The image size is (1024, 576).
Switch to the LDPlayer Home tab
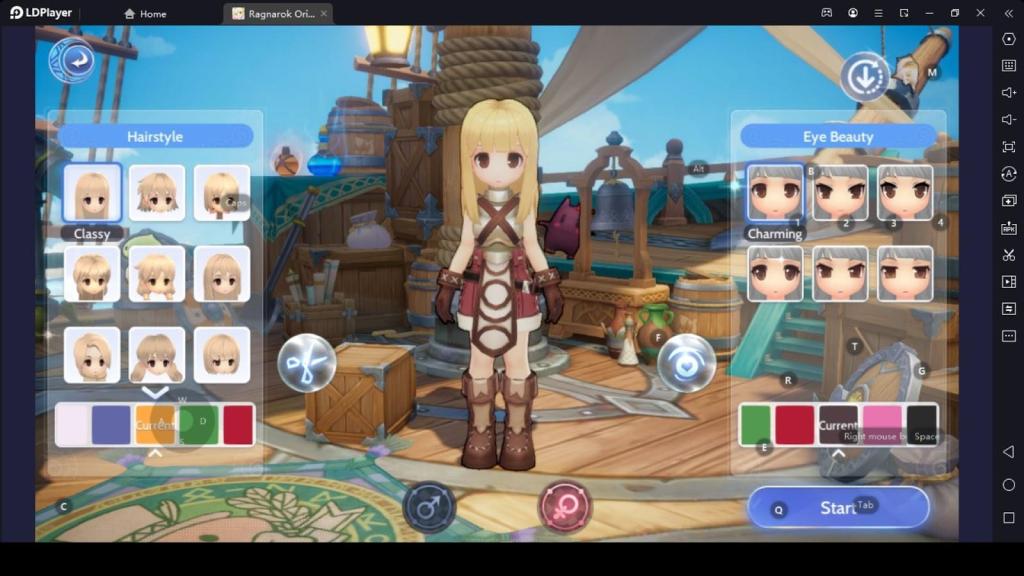[x=146, y=14]
